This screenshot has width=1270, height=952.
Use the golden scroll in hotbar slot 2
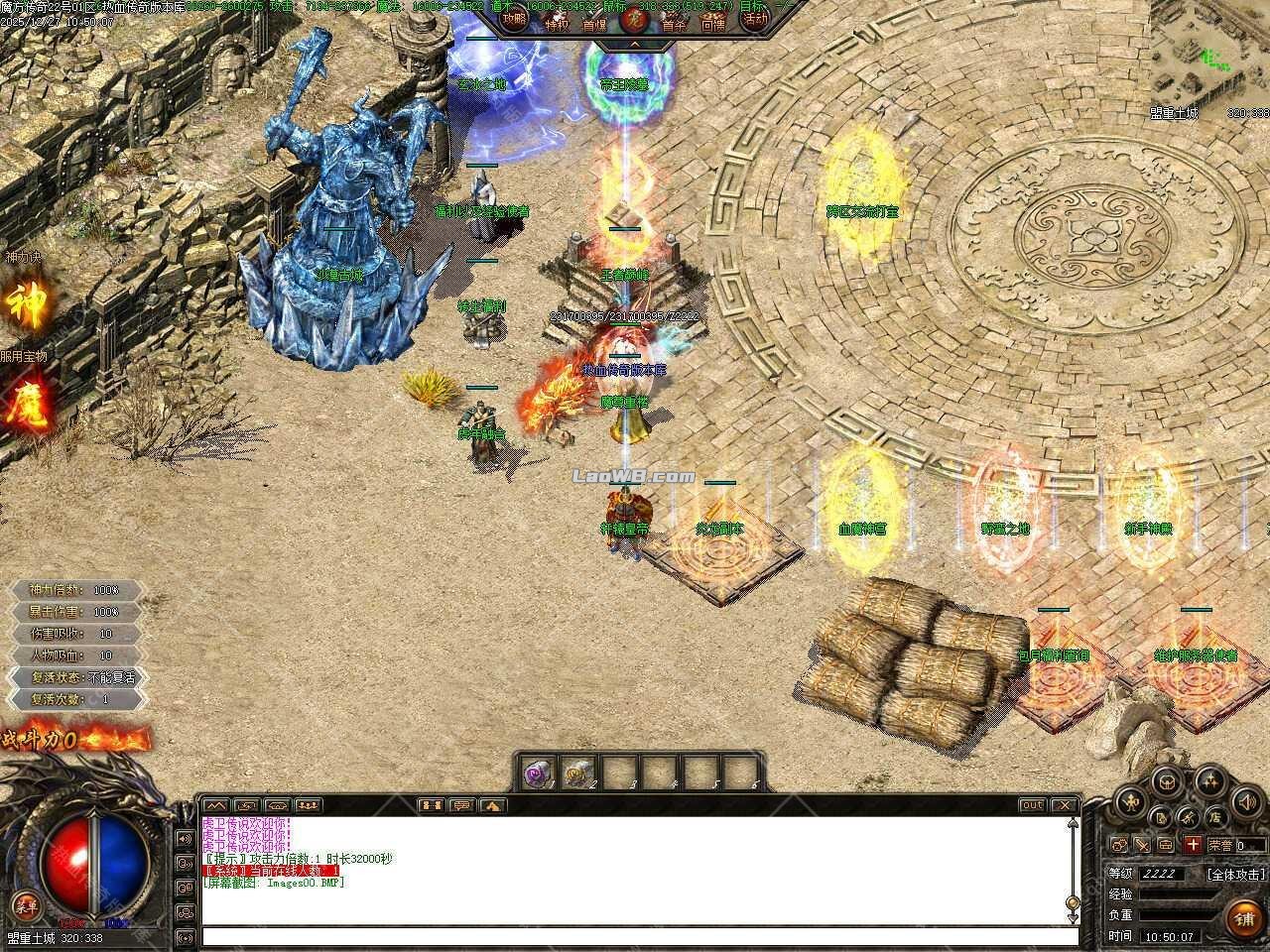click(578, 773)
